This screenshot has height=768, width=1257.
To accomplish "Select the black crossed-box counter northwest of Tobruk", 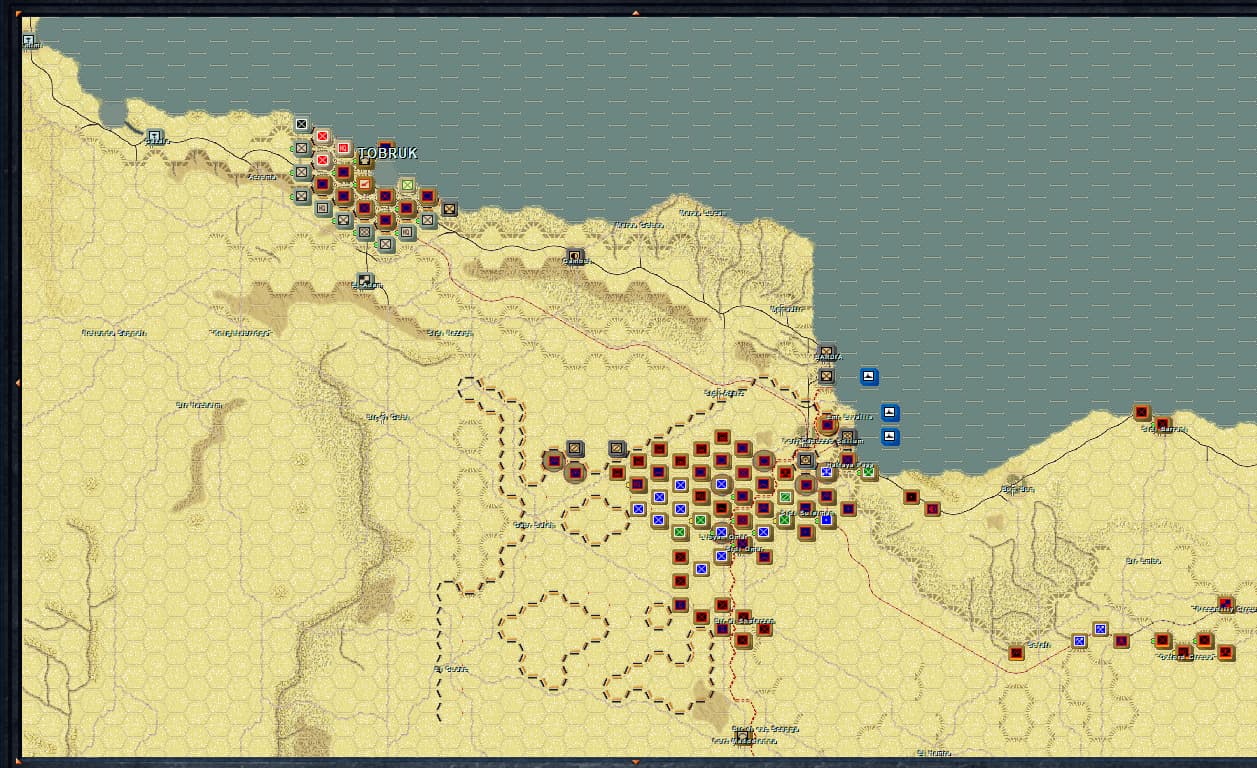I will pos(301,124).
